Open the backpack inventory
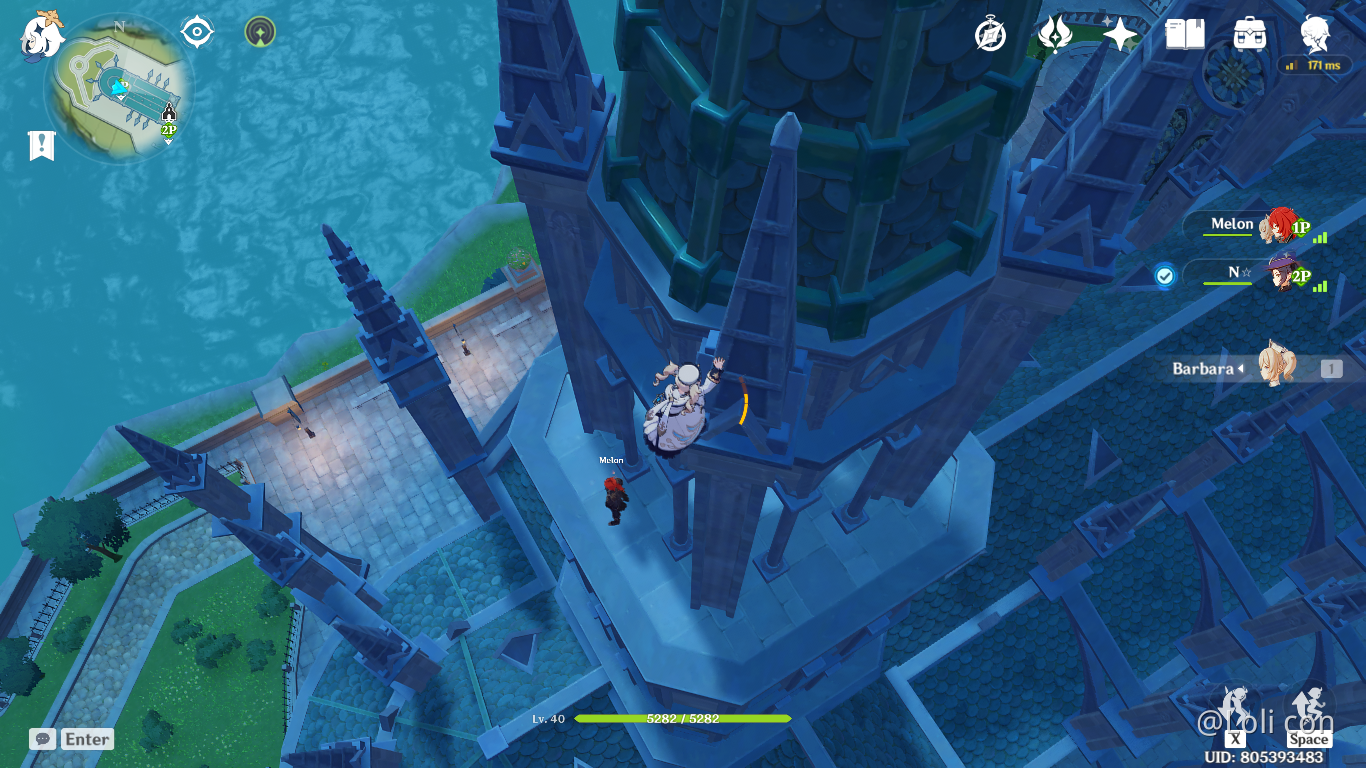The height and width of the screenshot is (768, 1366). click(1250, 34)
